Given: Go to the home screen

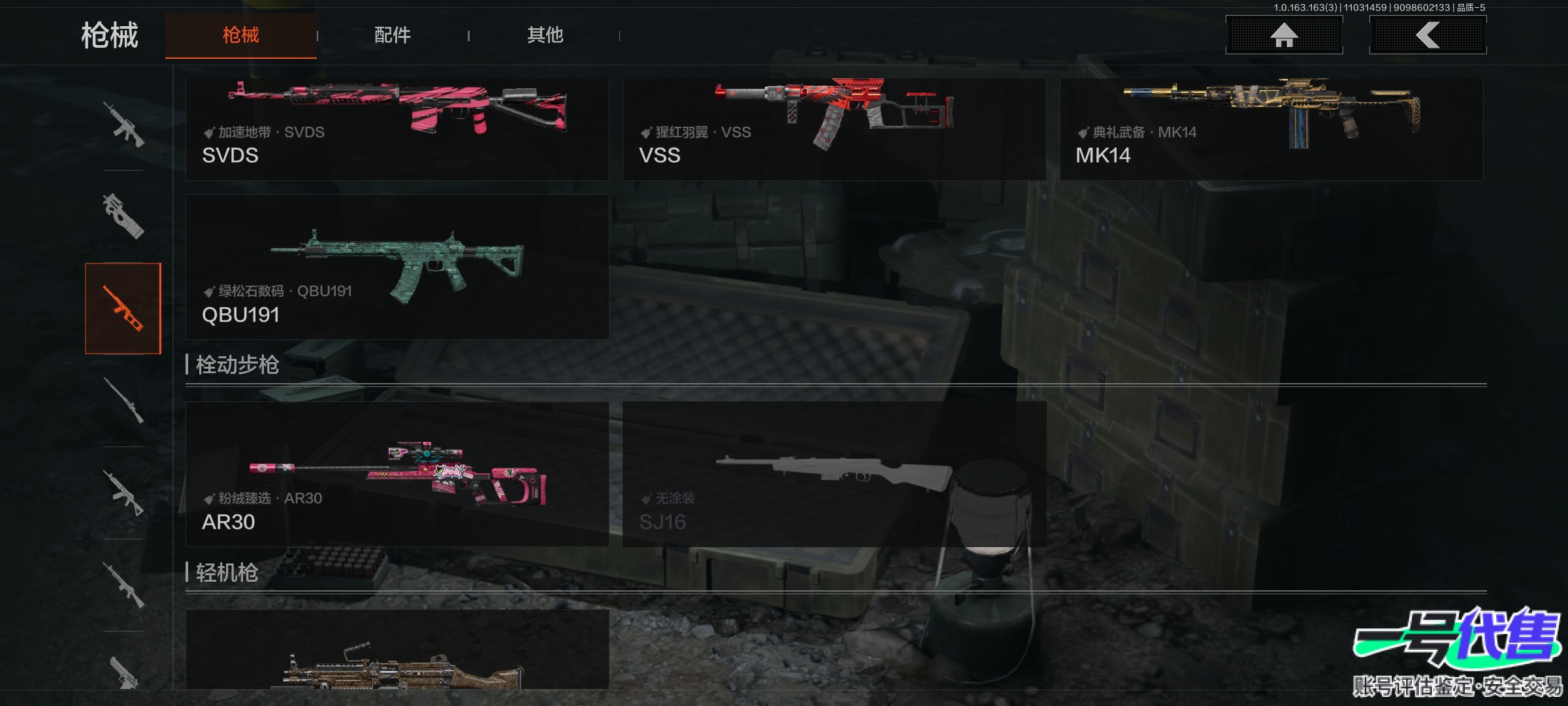Looking at the screenshot, I should tap(1284, 35).
